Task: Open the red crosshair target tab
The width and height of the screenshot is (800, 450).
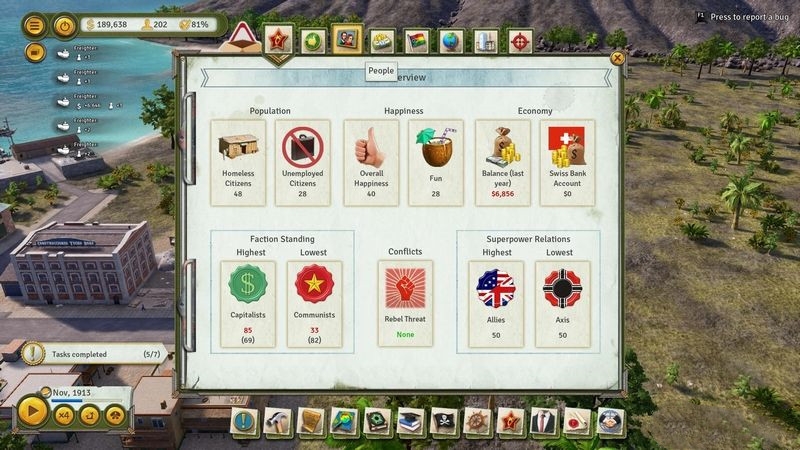Action: (x=521, y=41)
